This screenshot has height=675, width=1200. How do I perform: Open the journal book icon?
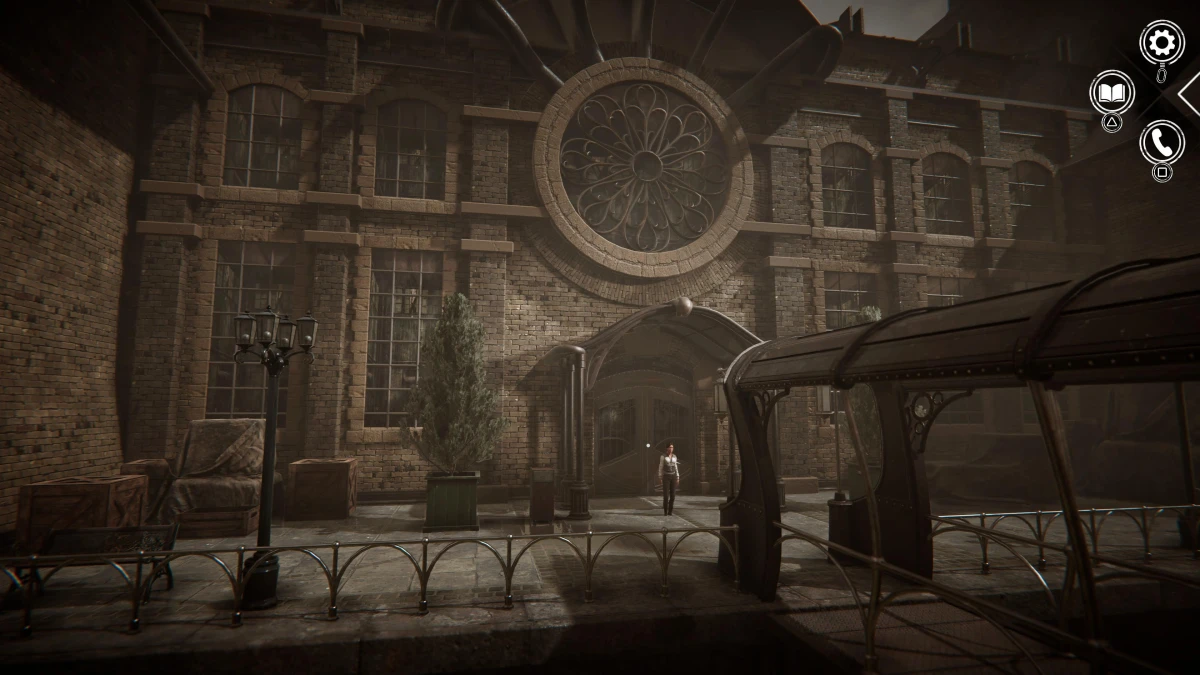tap(1111, 92)
